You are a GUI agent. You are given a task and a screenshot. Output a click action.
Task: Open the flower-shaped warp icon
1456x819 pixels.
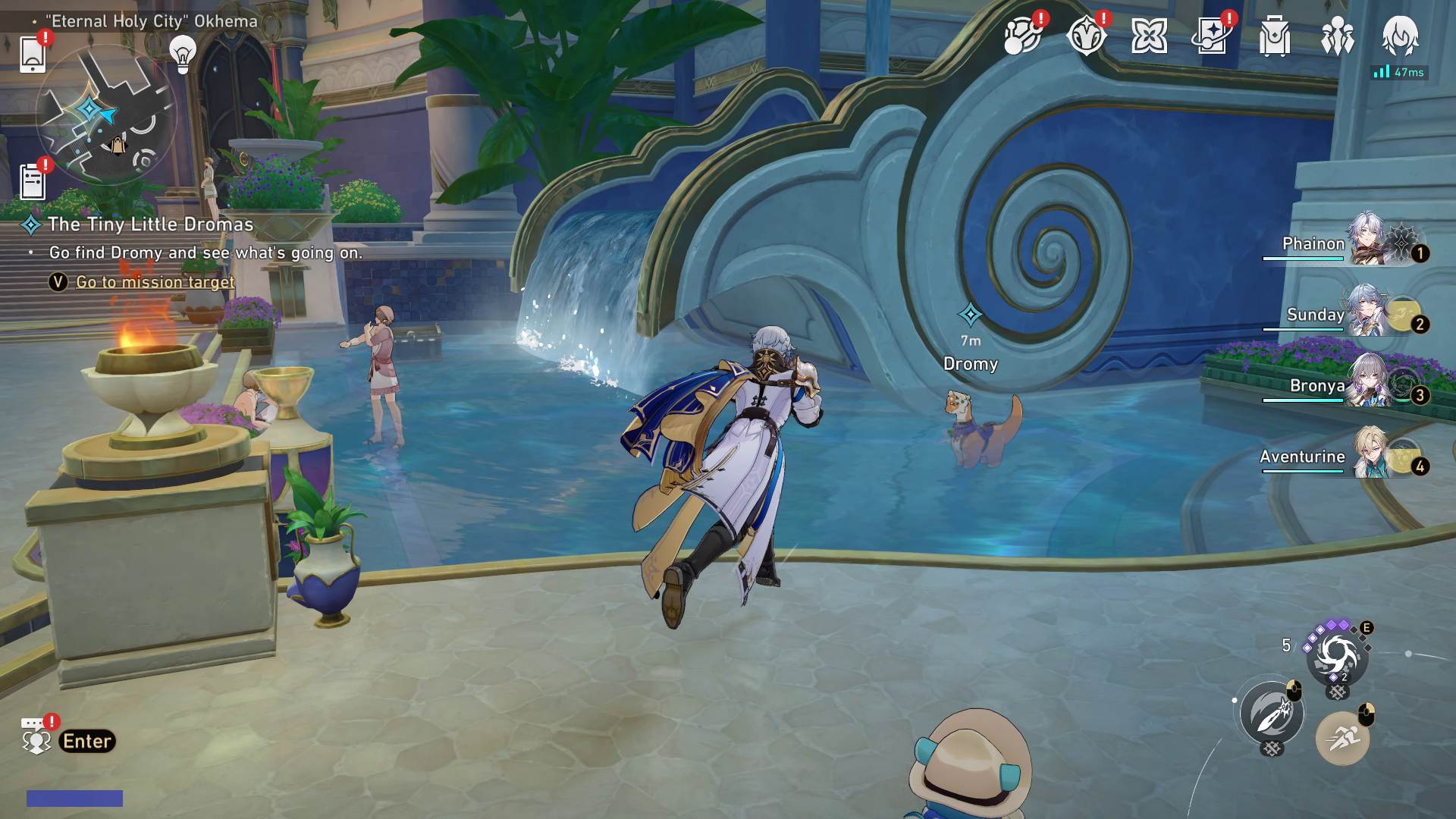pyautogui.click(x=1148, y=36)
